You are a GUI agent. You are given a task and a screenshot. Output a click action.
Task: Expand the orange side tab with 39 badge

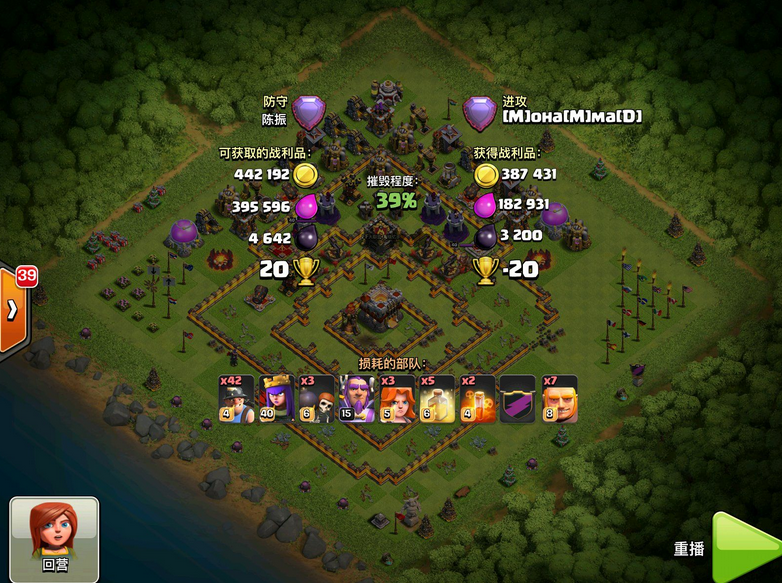pos(14,308)
